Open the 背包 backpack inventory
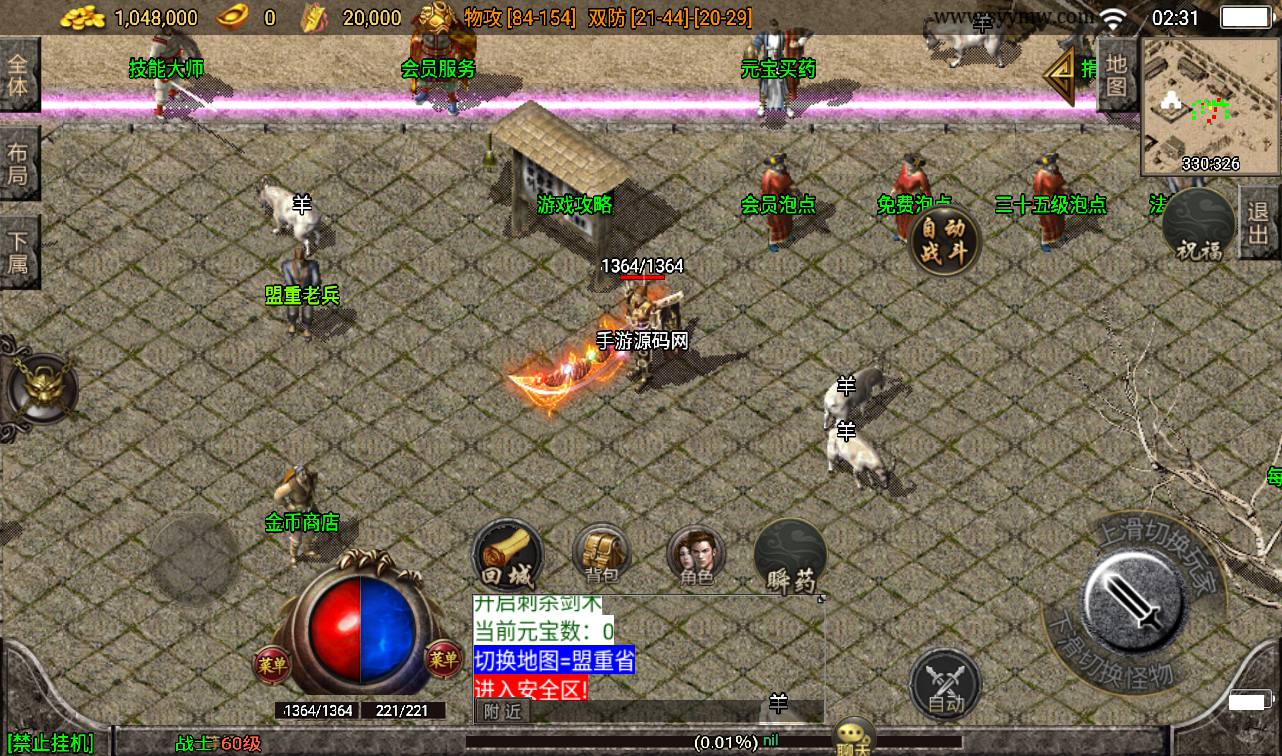This screenshot has width=1282, height=756. 601,555
